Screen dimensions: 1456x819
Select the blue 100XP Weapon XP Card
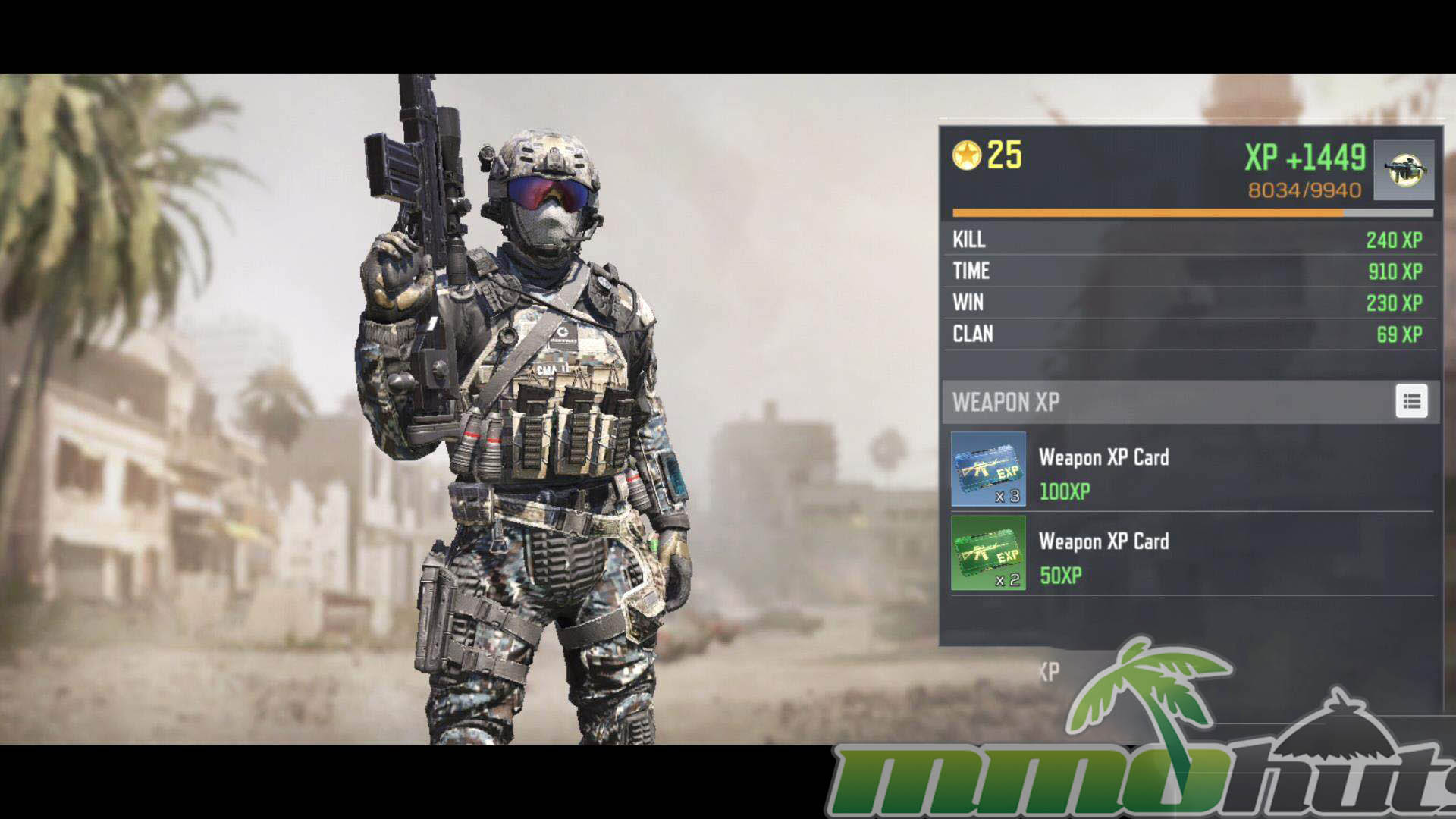point(988,469)
